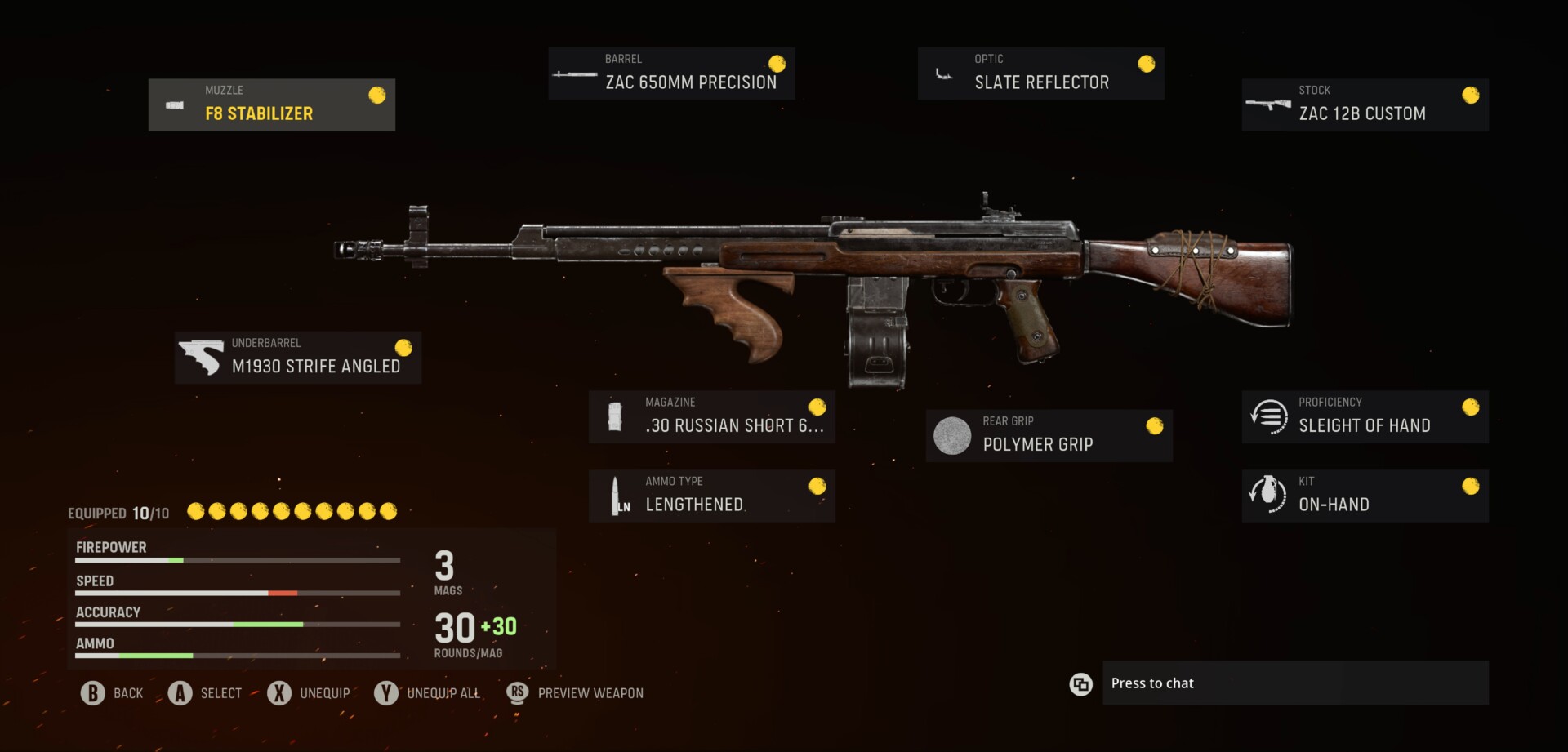Screen dimensions: 1568x752
Task: Select the F8 Stabilizer muzzle slot
Action: pyautogui.click(x=271, y=105)
